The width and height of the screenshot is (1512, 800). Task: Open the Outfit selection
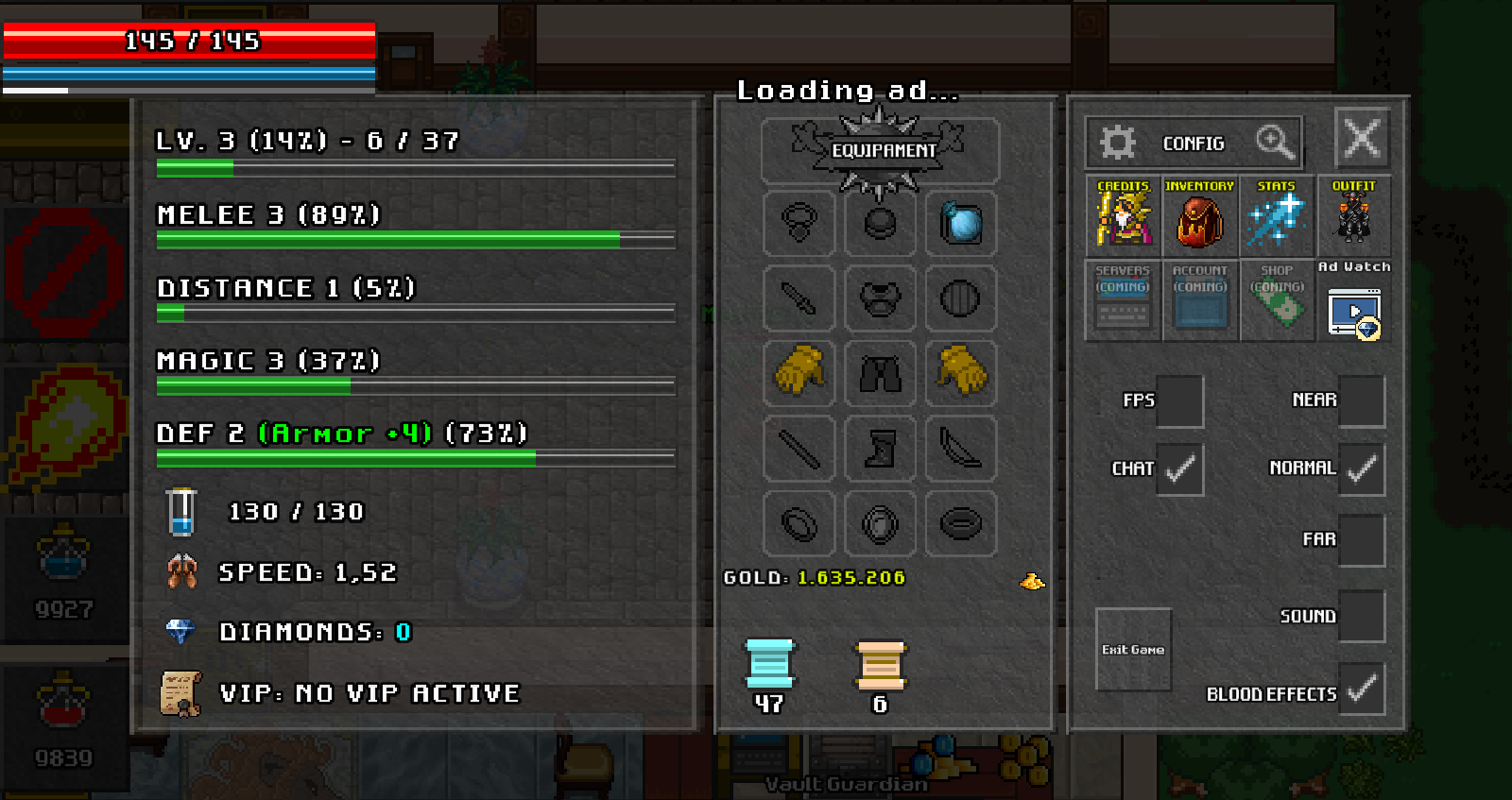pos(1353,214)
